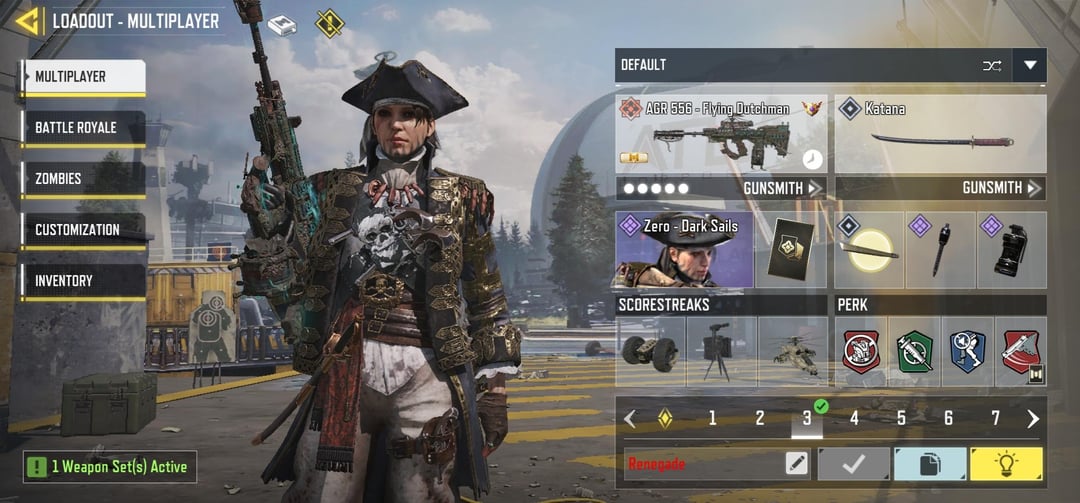The width and height of the screenshot is (1080, 503).
Task: Switch to loadout slot 5
Action: pos(901,419)
